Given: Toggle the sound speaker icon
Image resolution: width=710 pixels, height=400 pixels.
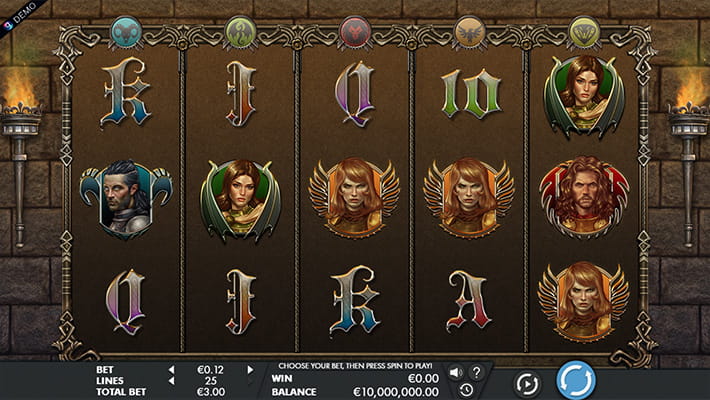Looking at the screenshot, I should [455, 372].
